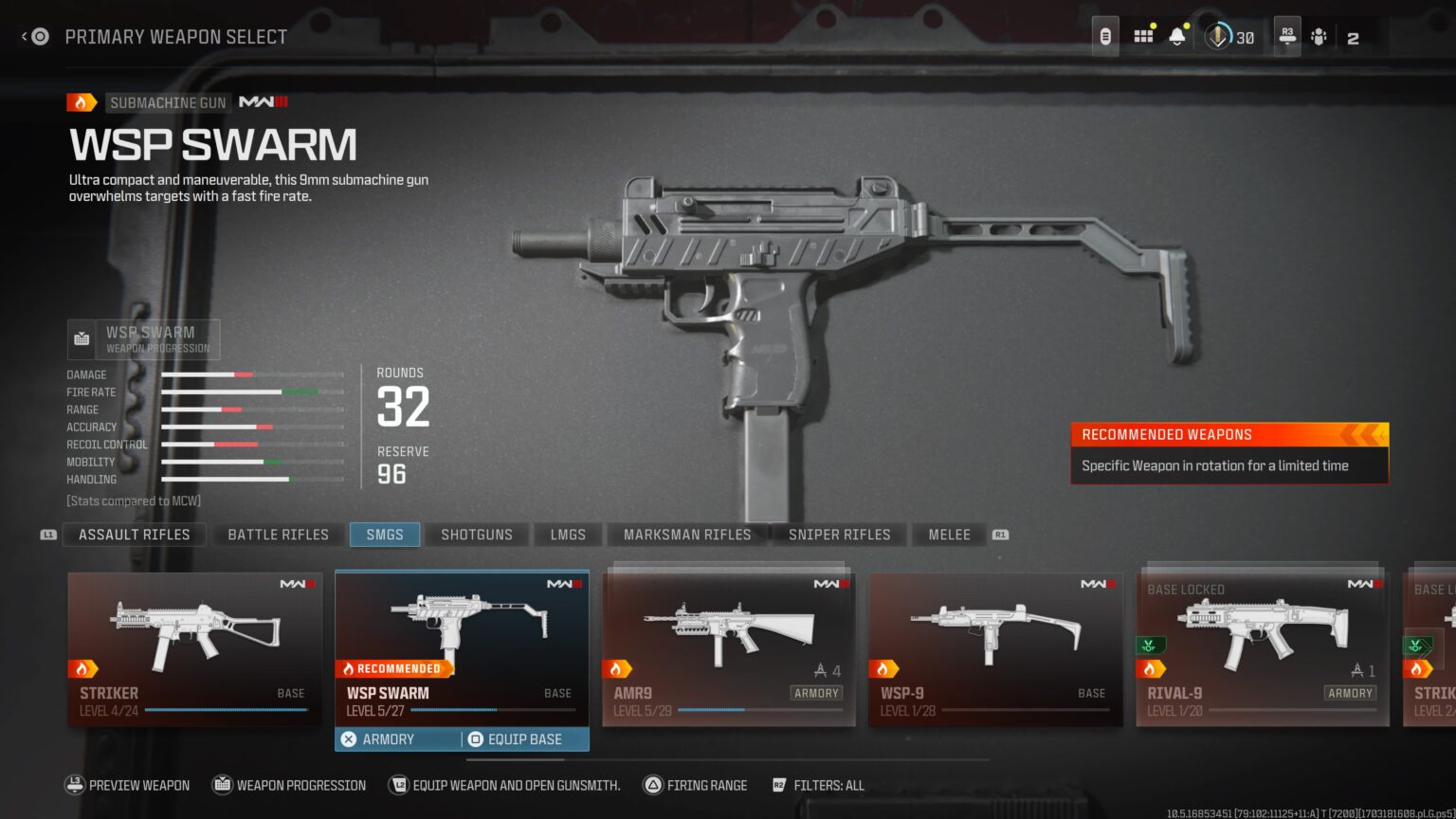The height and width of the screenshot is (819, 1456).
Task: Switch to the SNIPER RIFLES tab
Action: pos(839,534)
